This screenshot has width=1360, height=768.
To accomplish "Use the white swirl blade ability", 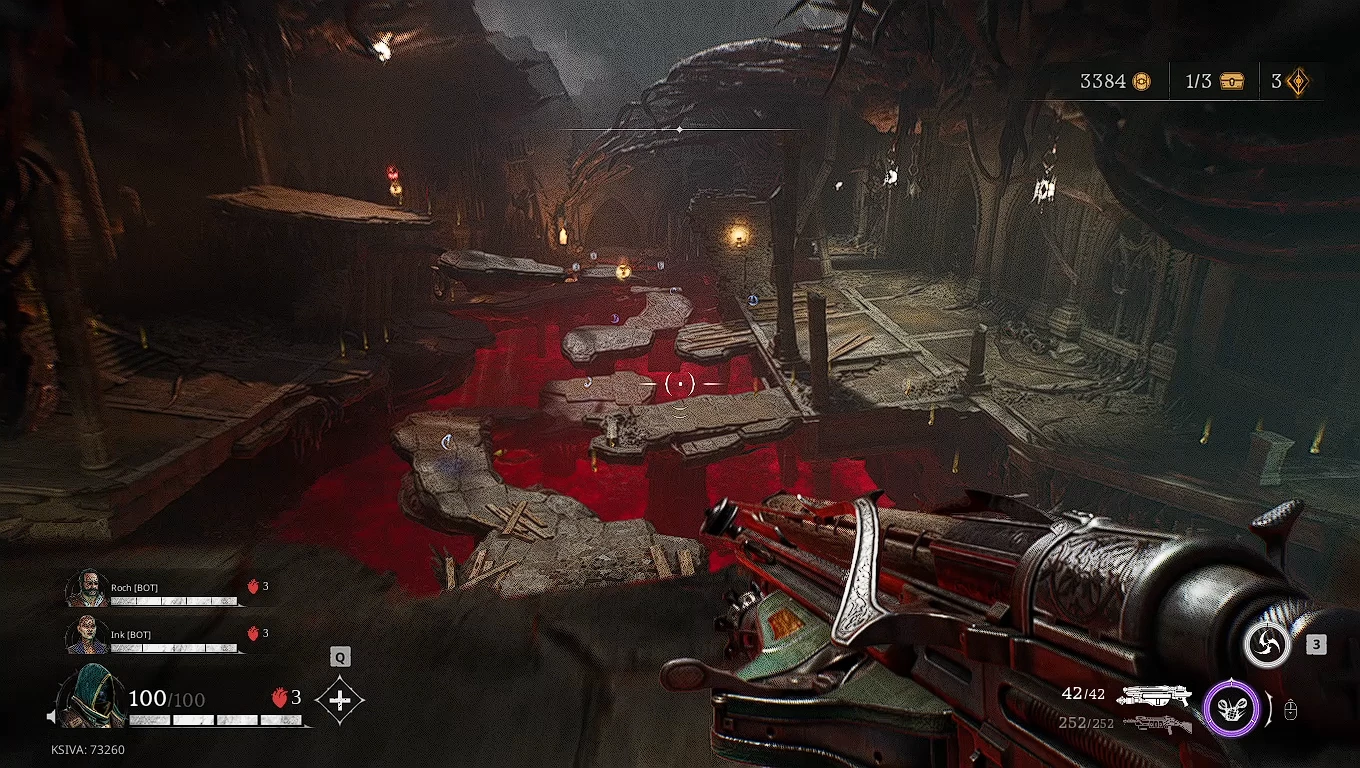I will coord(1266,644).
